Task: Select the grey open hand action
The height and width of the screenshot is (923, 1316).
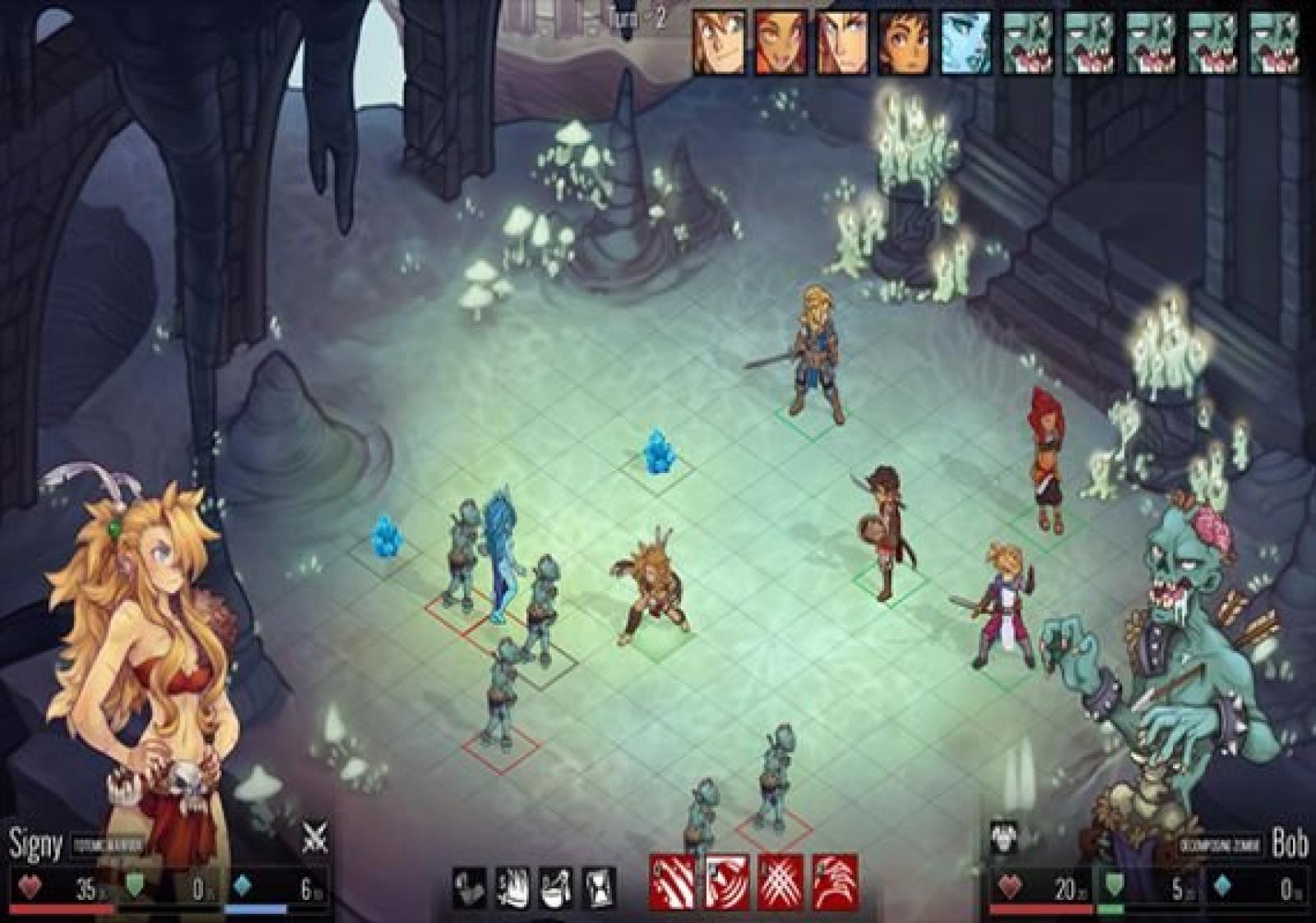Action: [512, 888]
